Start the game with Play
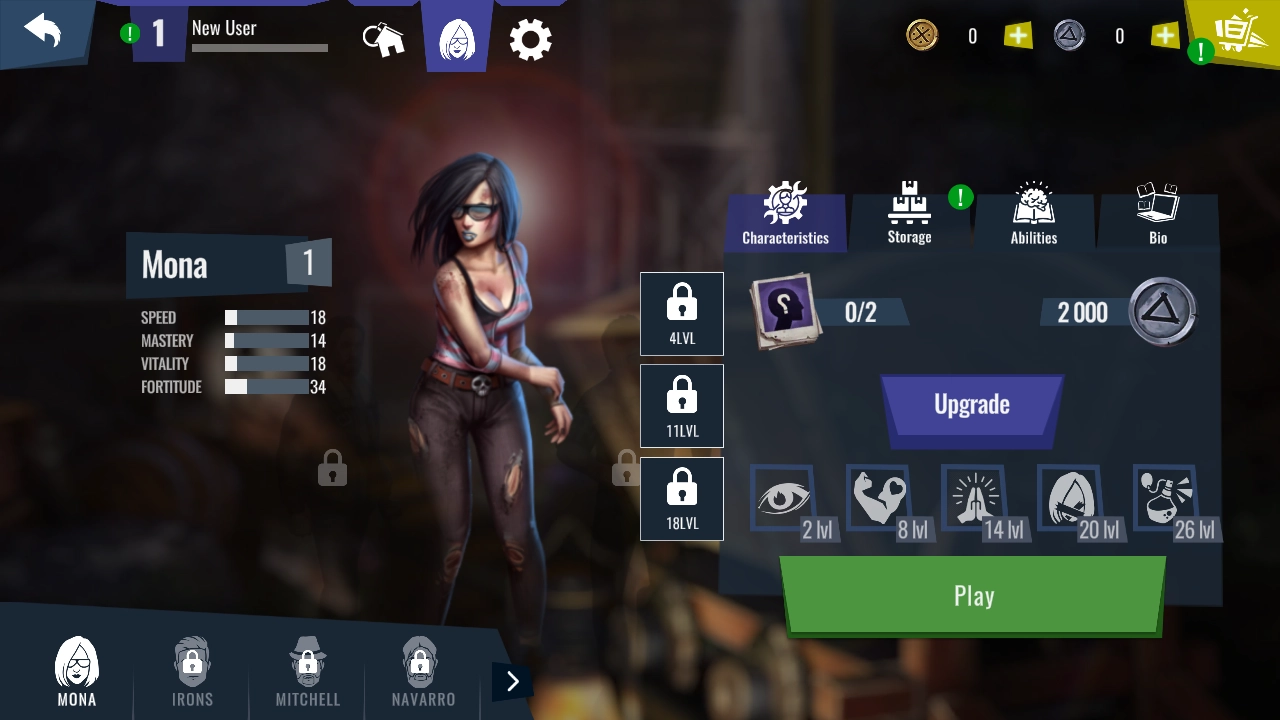The width and height of the screenshot is (1280, 720). click(972, 596)
